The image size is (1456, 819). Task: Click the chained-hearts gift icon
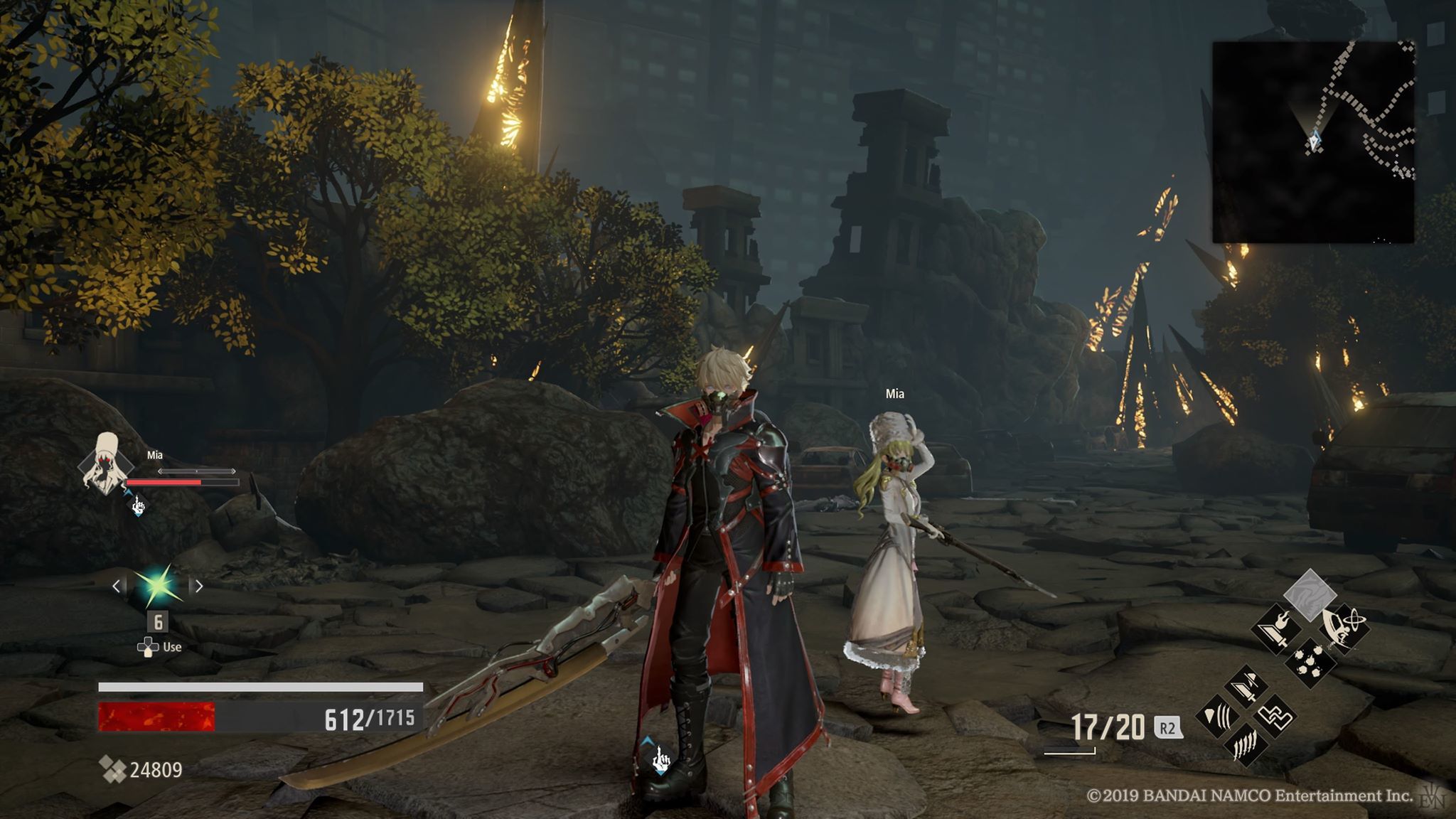coord(1275,717)
